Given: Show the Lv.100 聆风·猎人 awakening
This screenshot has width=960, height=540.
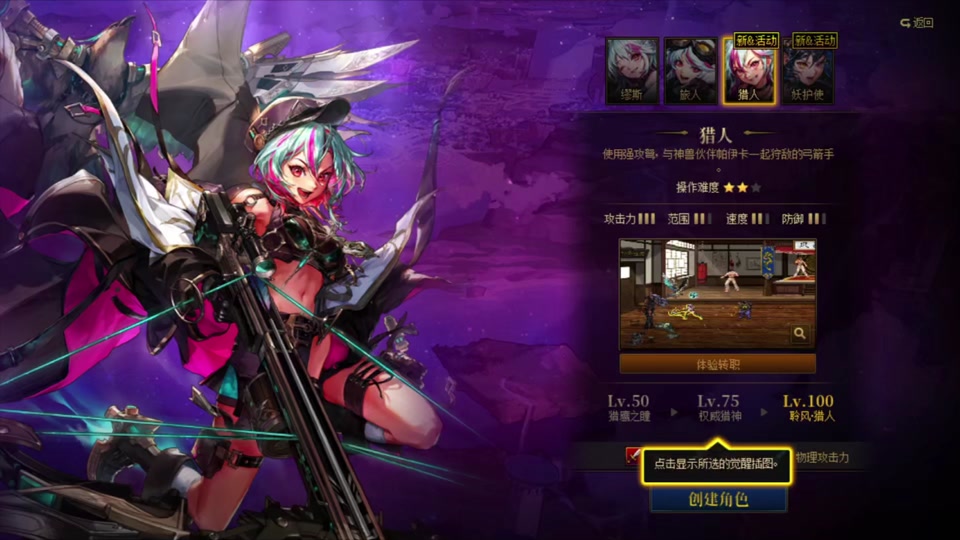Looking at the screenshot, I should (x=808, y=408).
